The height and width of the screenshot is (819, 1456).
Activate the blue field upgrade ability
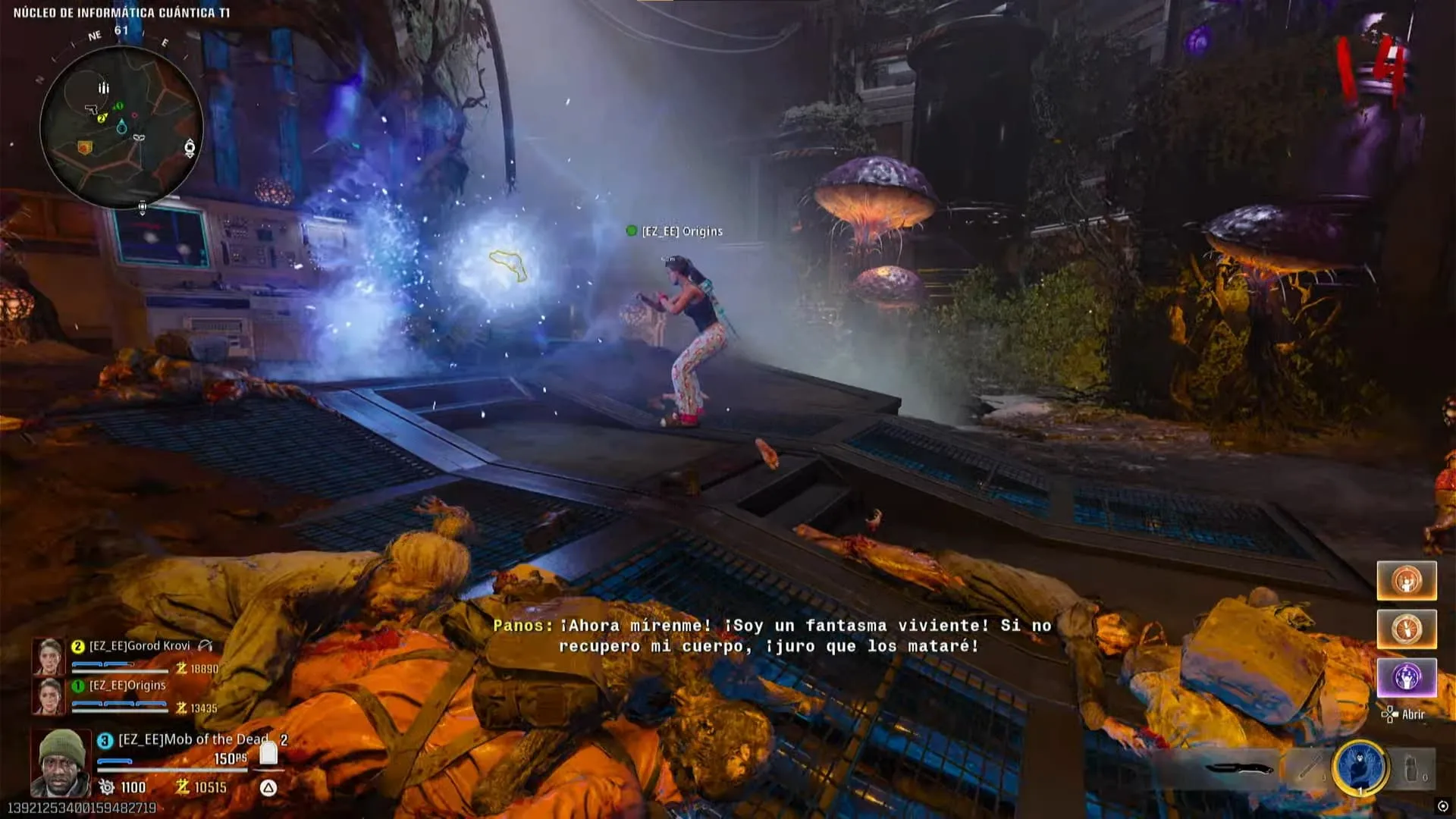click(x=1360, y=767)
